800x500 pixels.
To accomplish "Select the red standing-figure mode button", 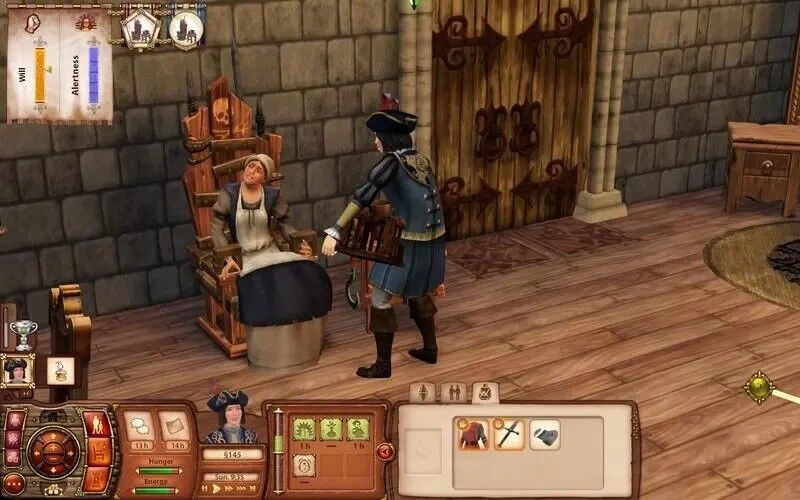I will (98, 424).
